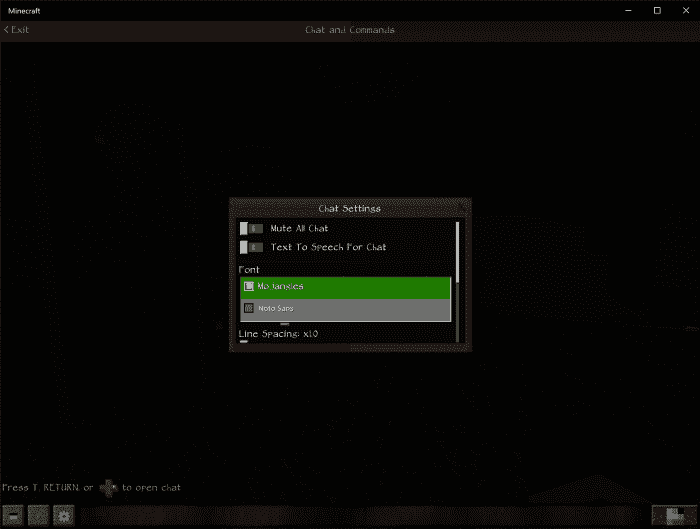
Task: Close the Minecraft window
Action: (x=683, y=10)
